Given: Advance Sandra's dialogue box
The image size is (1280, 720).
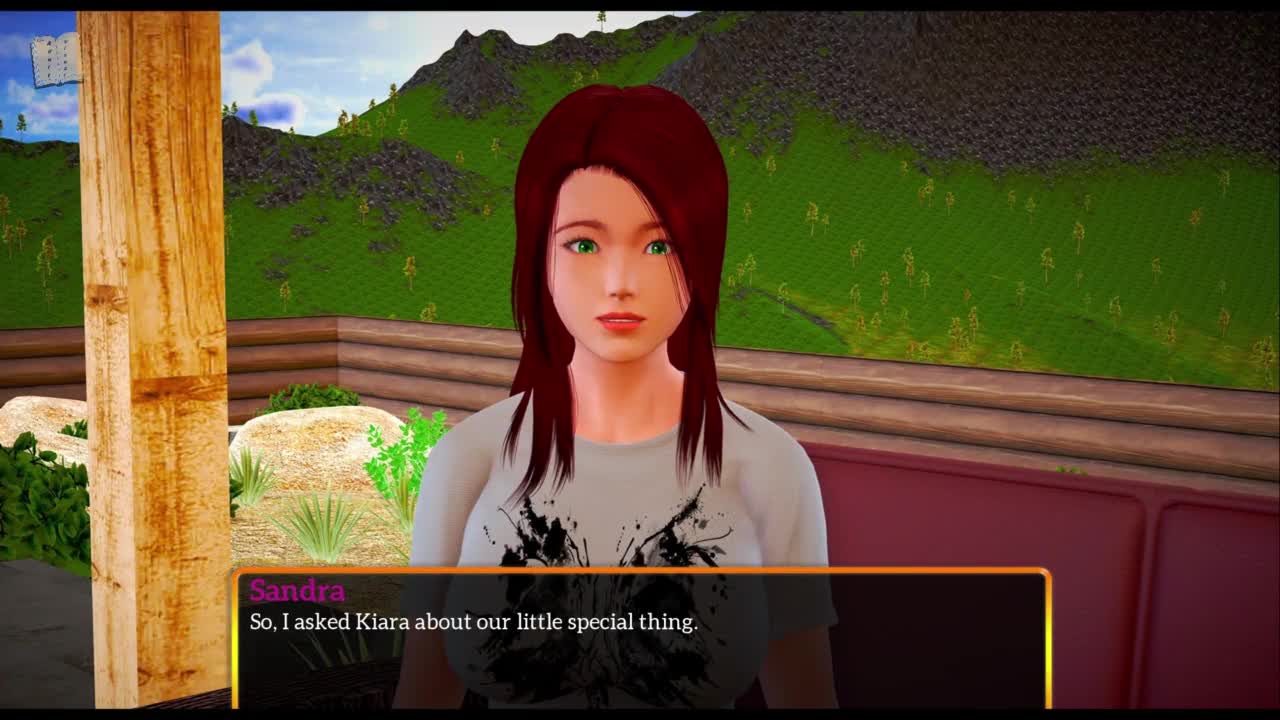Looking at the screenshot, I should click(641, 638).
